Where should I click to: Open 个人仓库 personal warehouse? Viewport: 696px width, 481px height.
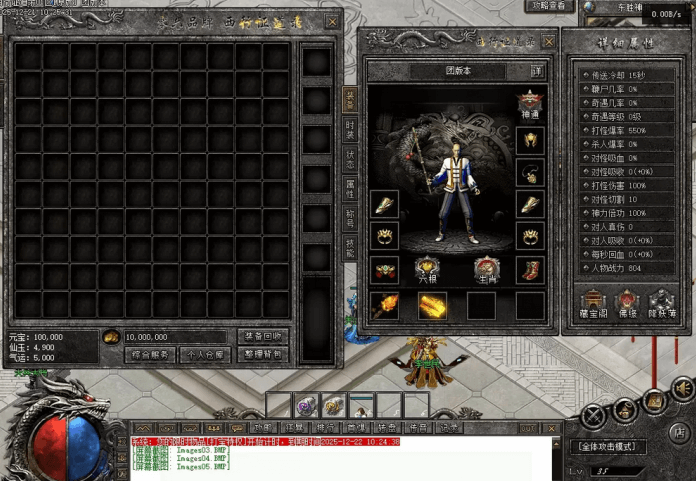point(207,354)
